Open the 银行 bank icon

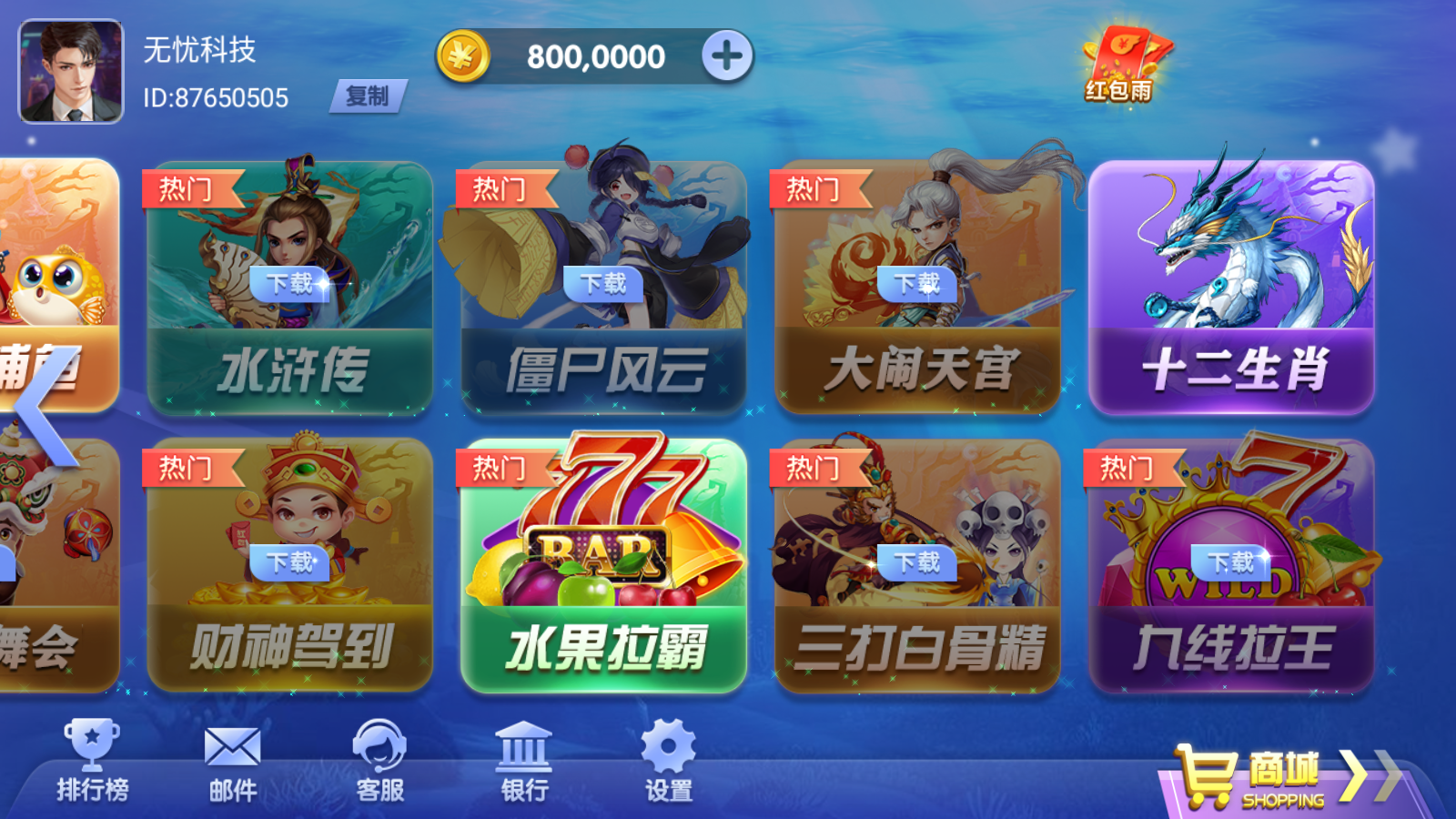tap(526, 748)
